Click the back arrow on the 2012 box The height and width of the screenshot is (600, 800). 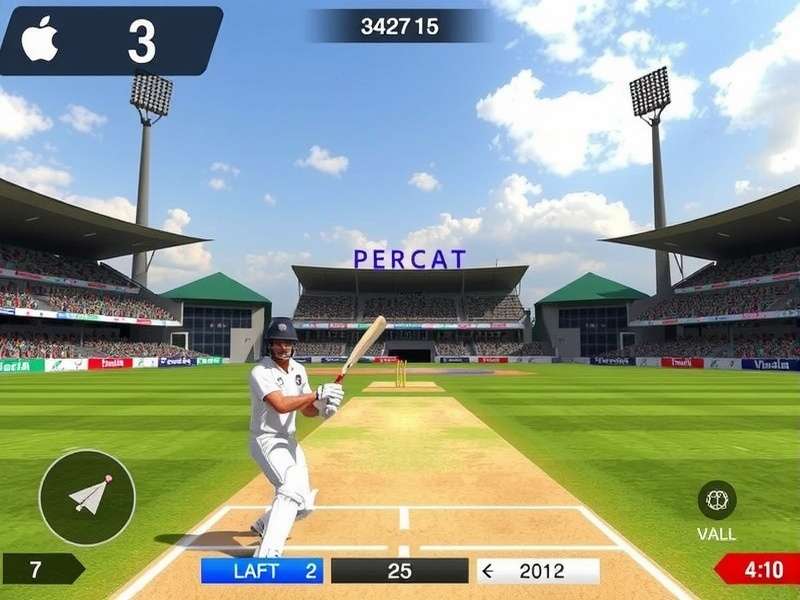[x=489, y=571]
